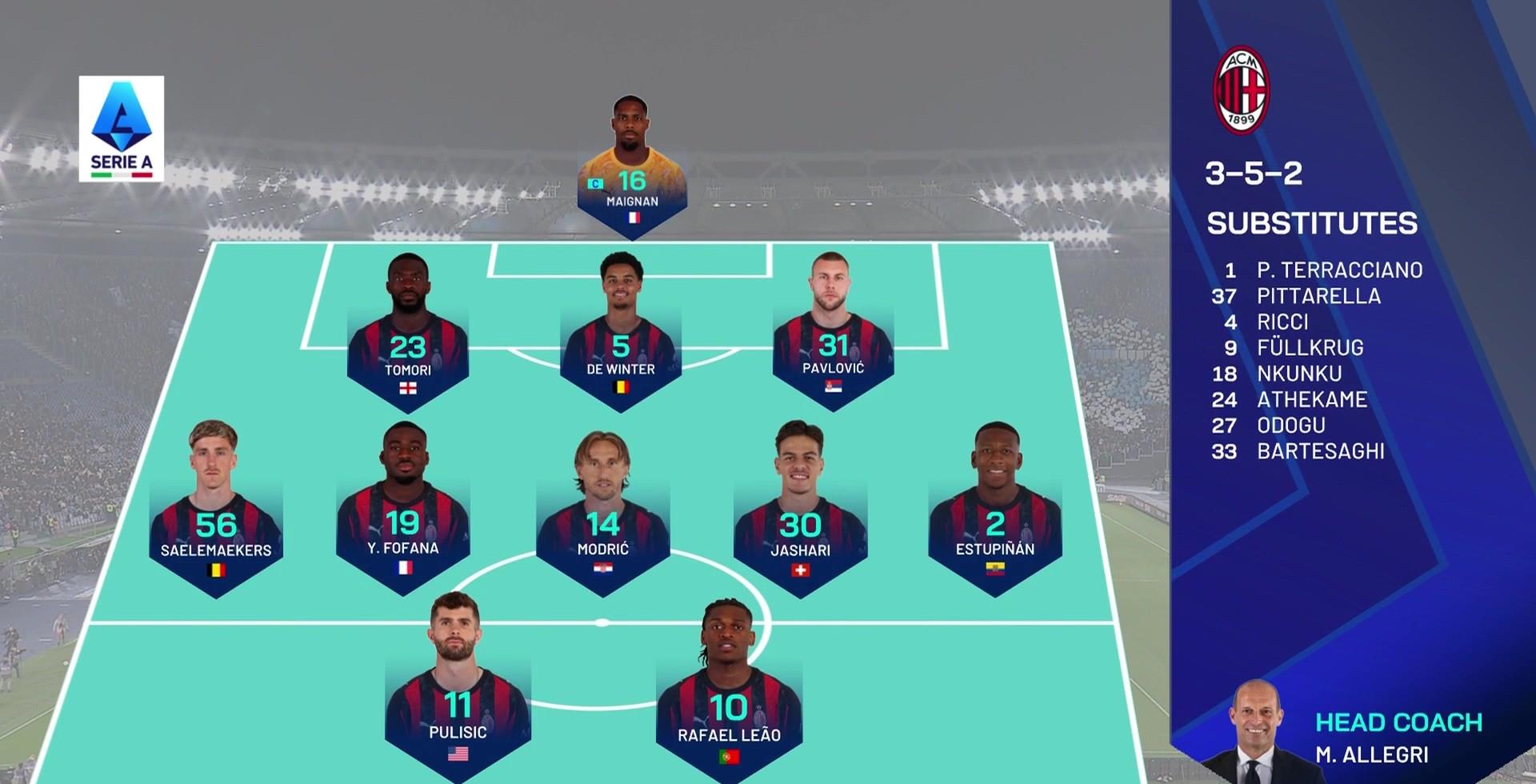Select substitute P. Terracciano in the list
Viewport: 1536px width, 784px height.
1338,270
